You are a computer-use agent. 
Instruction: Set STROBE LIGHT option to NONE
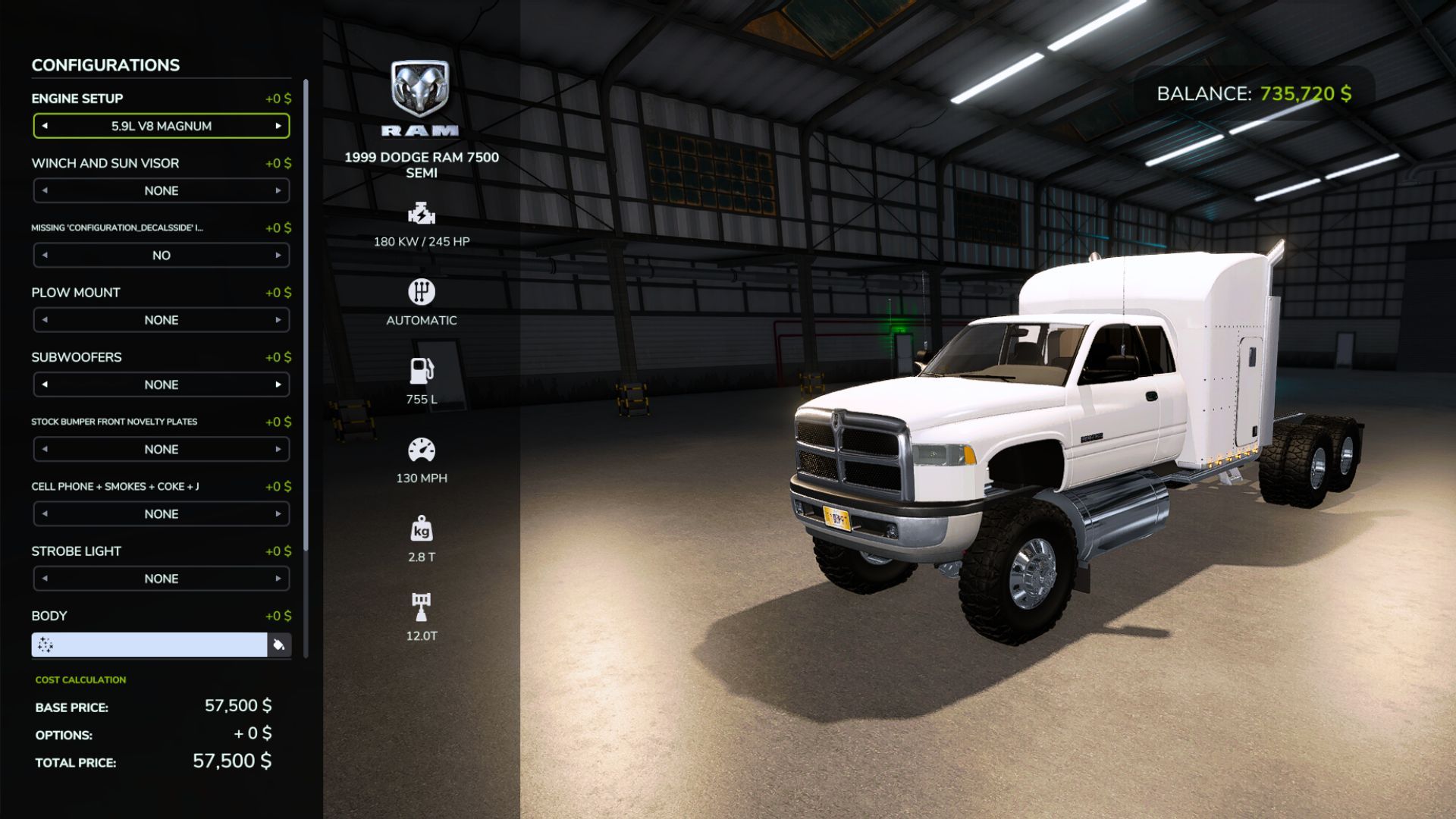click(161, 578)
